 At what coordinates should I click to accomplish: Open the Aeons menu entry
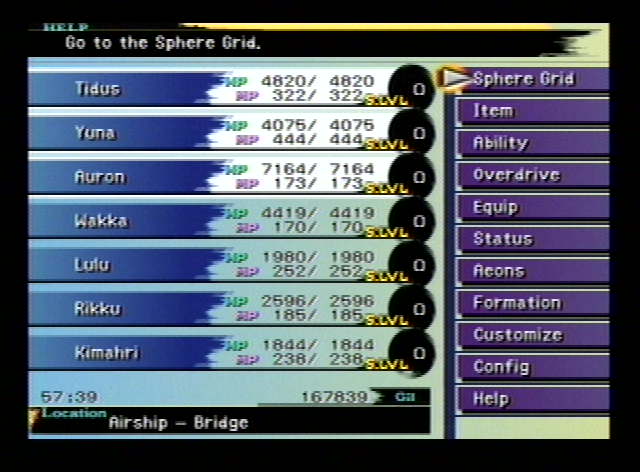[530, 271]
